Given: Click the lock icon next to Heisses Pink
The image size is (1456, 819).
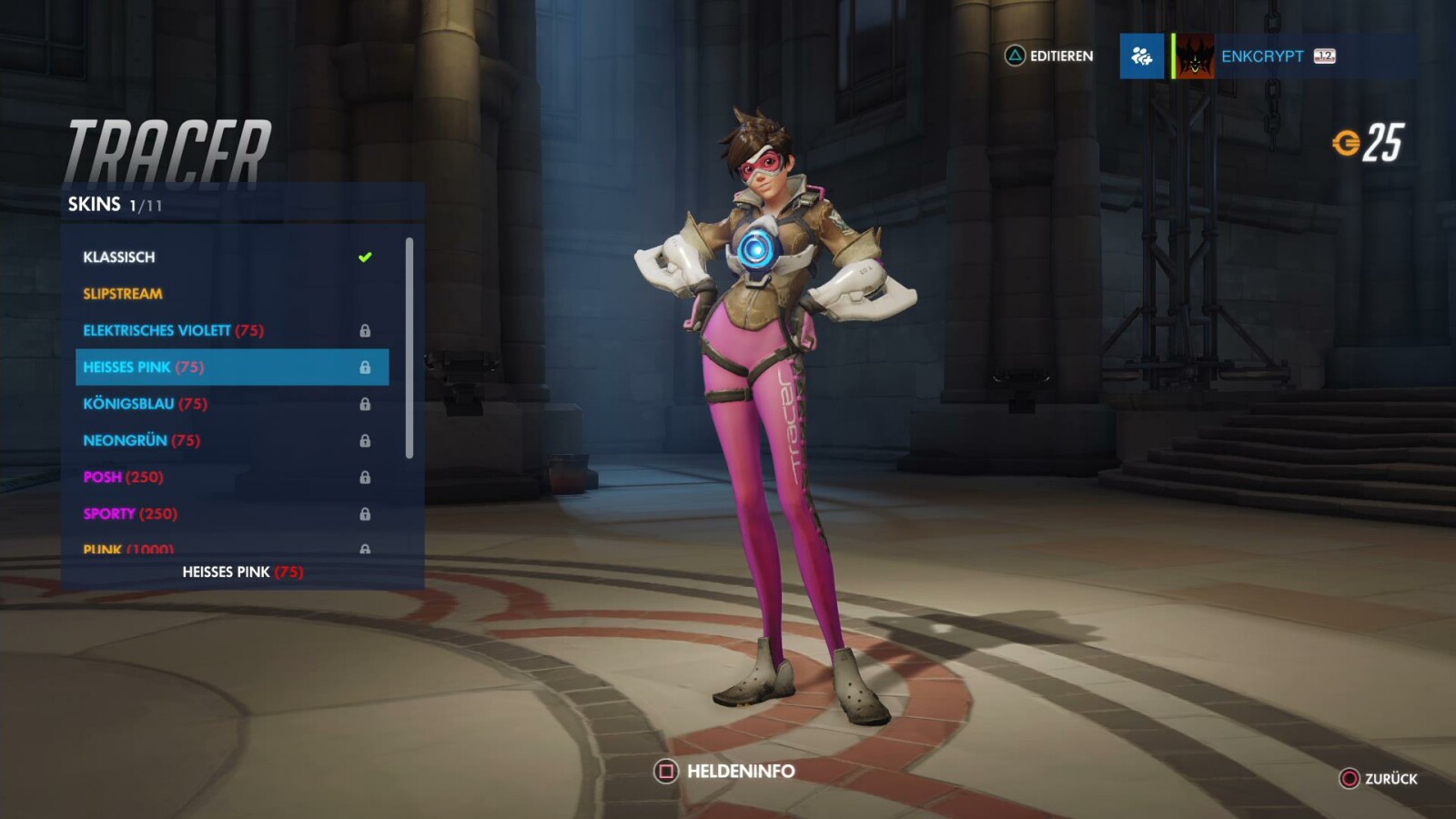Looking at the screenshot, I should tap(368, 367).
